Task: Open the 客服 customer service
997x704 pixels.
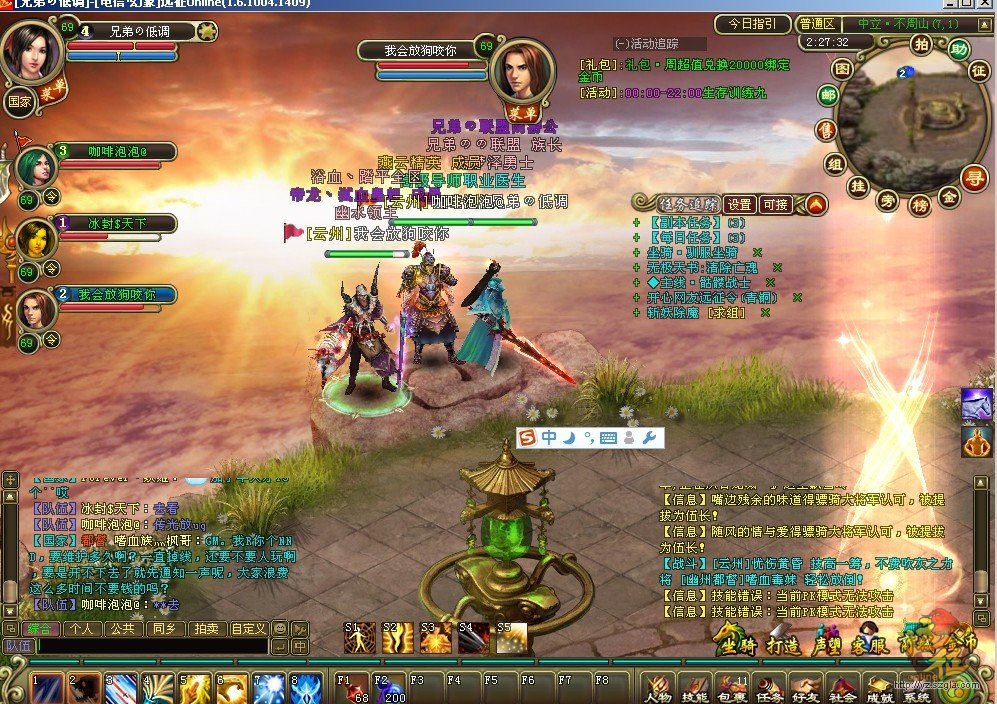Action: click(x=869, y=640)
